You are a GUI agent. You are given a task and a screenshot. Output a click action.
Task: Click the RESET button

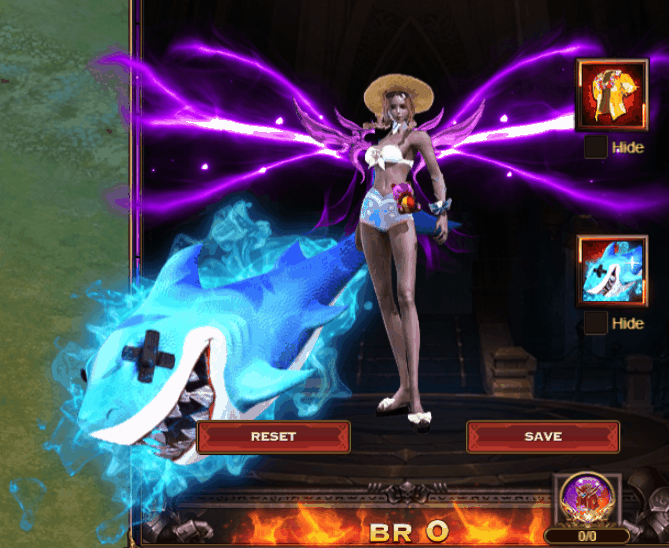point(273,437)
